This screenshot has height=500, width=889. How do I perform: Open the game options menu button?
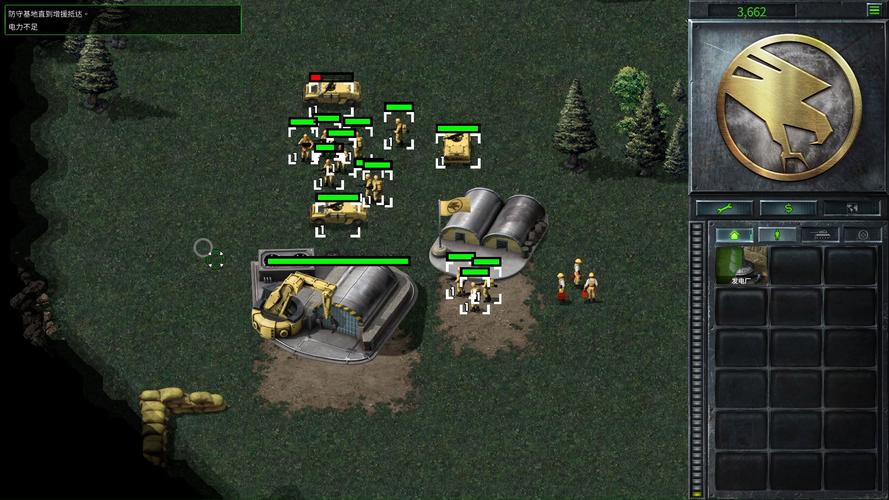pyautogui.click(x=874, y=10)
